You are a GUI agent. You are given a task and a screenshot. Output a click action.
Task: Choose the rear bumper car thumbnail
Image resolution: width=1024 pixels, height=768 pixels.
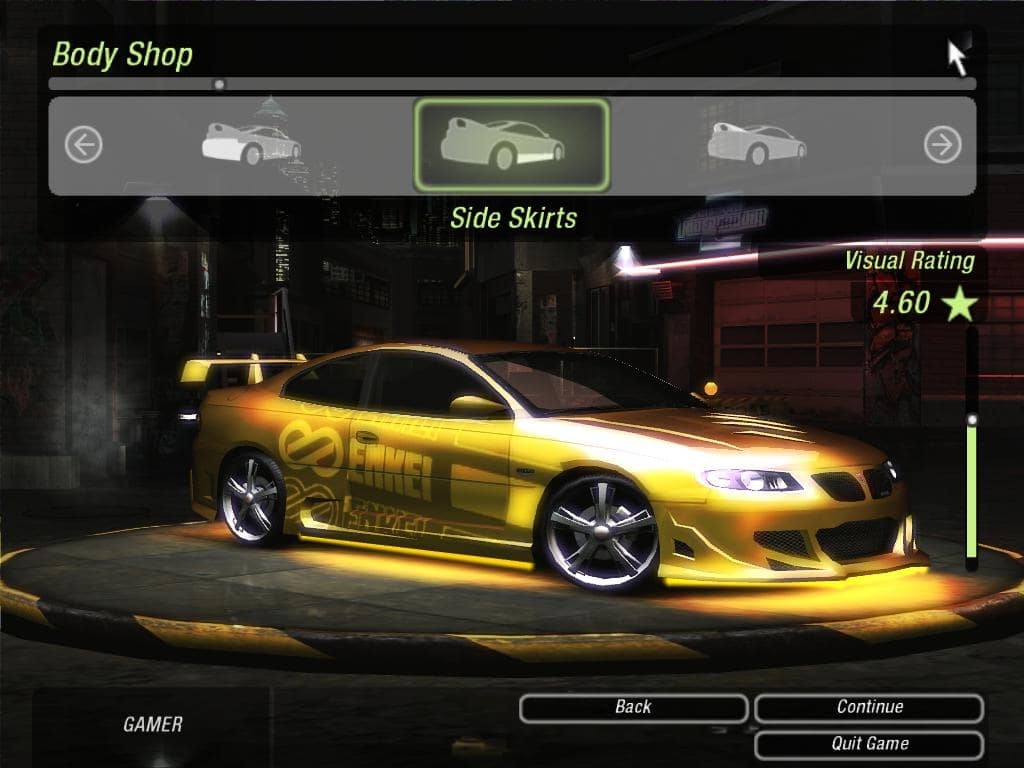coord(251,144)
